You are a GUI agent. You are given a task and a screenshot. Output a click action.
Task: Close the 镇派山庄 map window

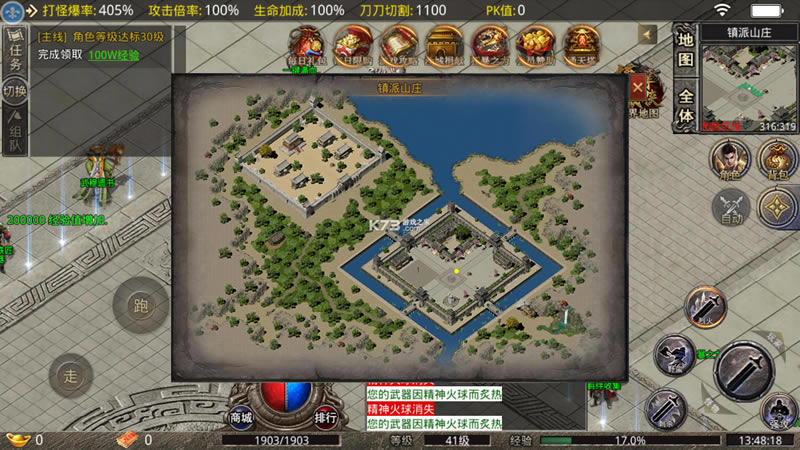point(638,87)
